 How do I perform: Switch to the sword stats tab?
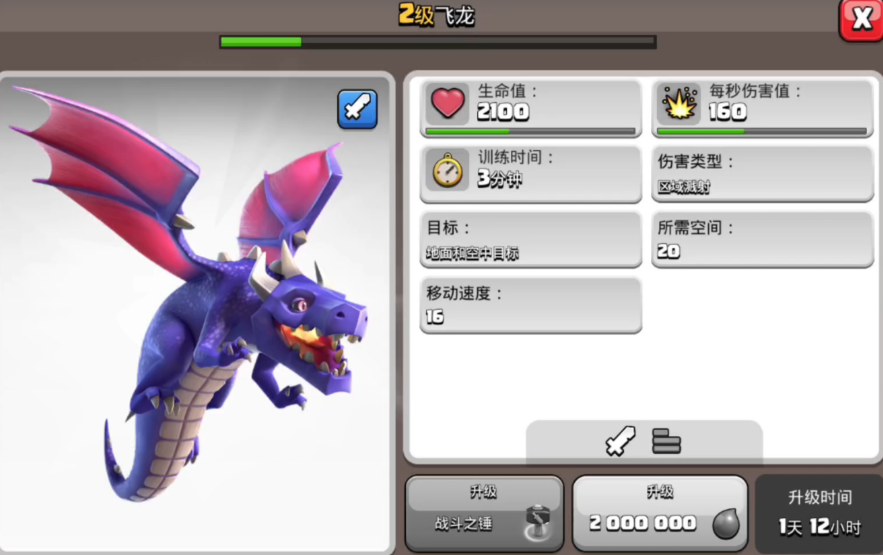pos(620,441)
